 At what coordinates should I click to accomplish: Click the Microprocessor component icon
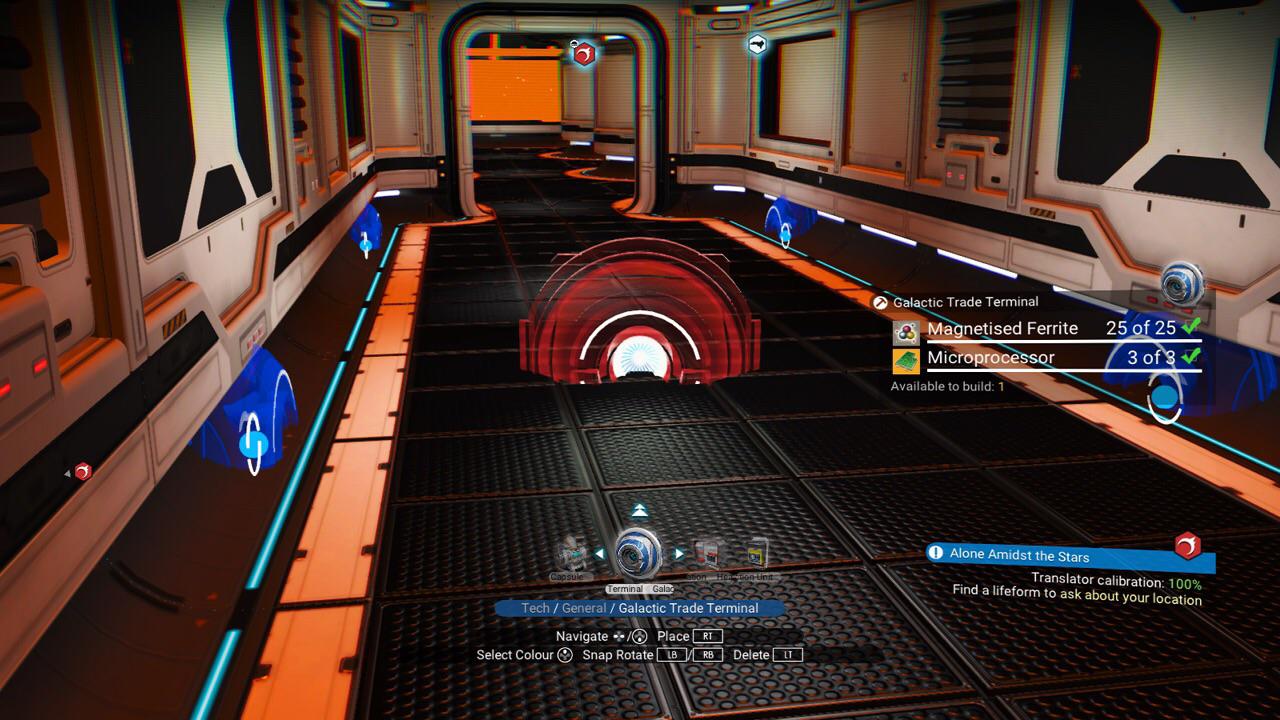coord(905,359)
